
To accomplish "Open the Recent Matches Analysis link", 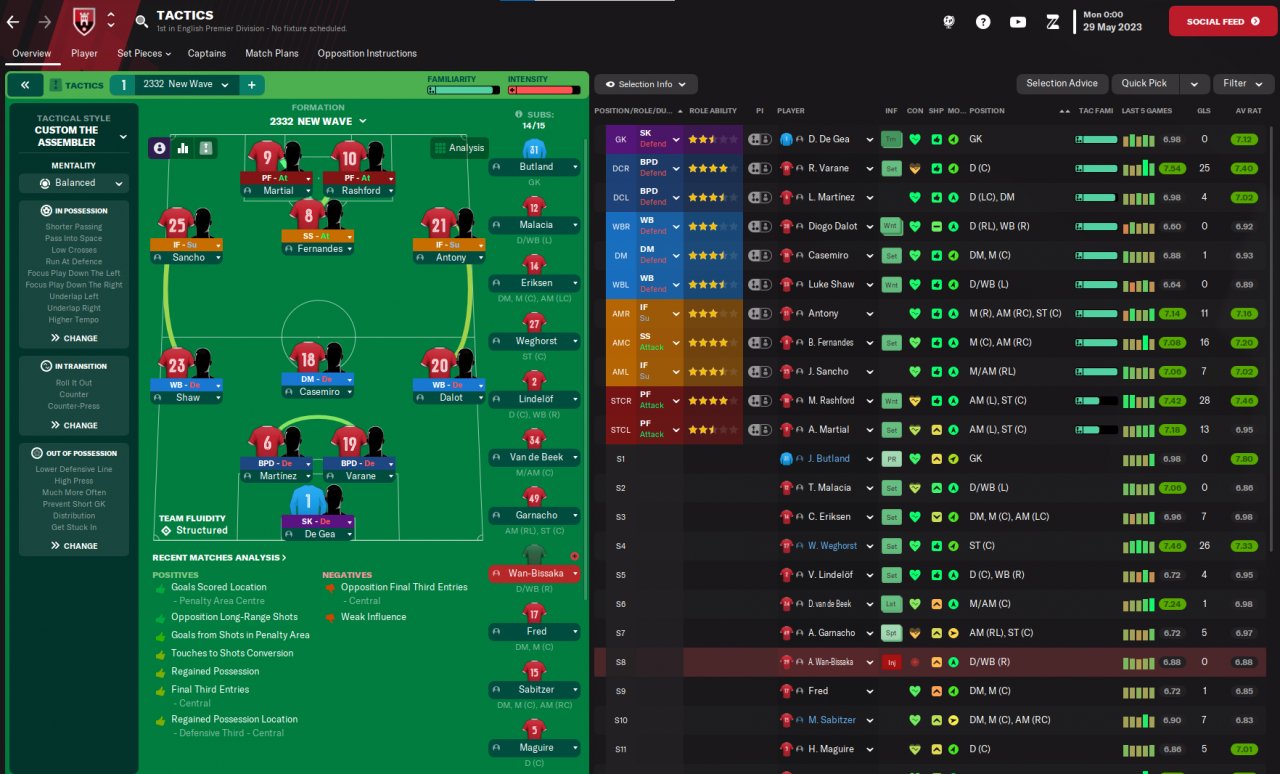I will click(x=219, y=557).
